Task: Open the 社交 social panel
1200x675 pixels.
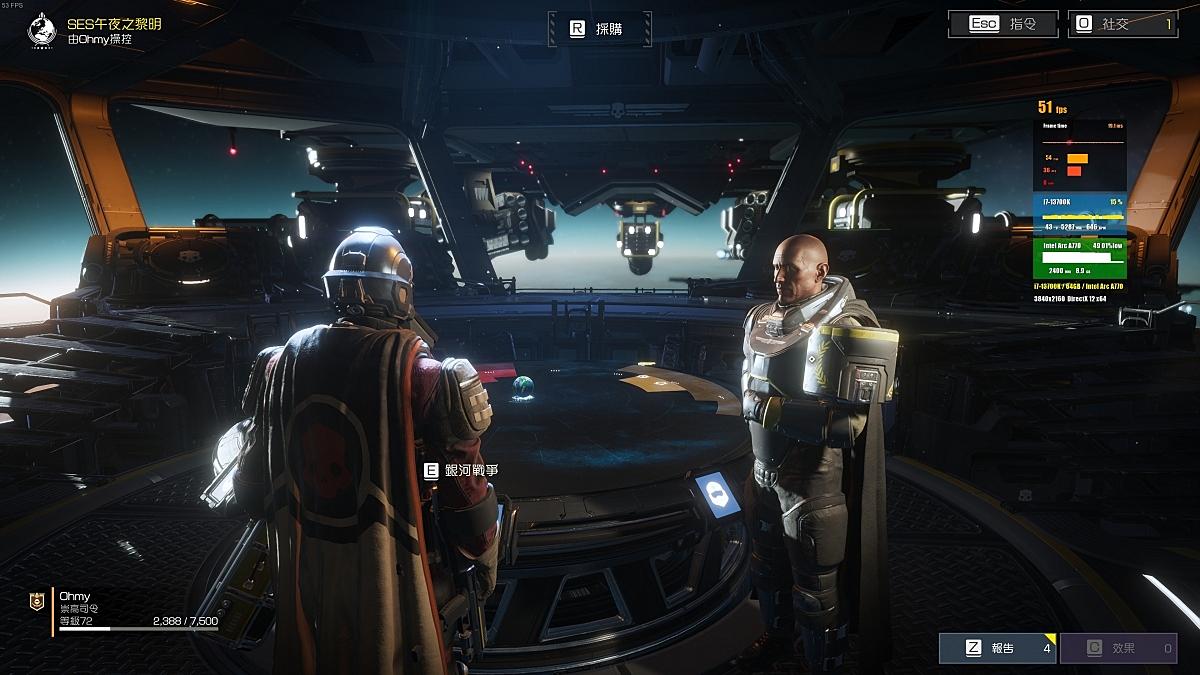Action: [x=1122, y=24]
